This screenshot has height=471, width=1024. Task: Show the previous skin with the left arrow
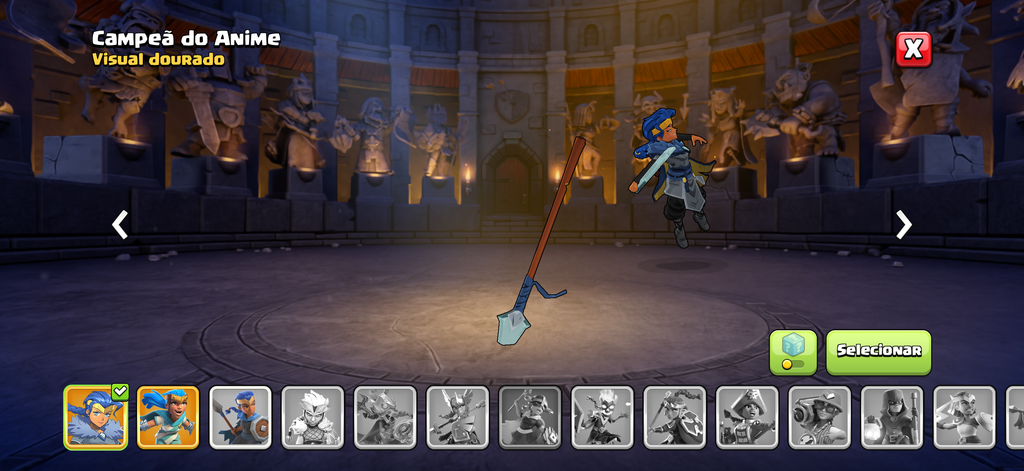tap(120, 225)
